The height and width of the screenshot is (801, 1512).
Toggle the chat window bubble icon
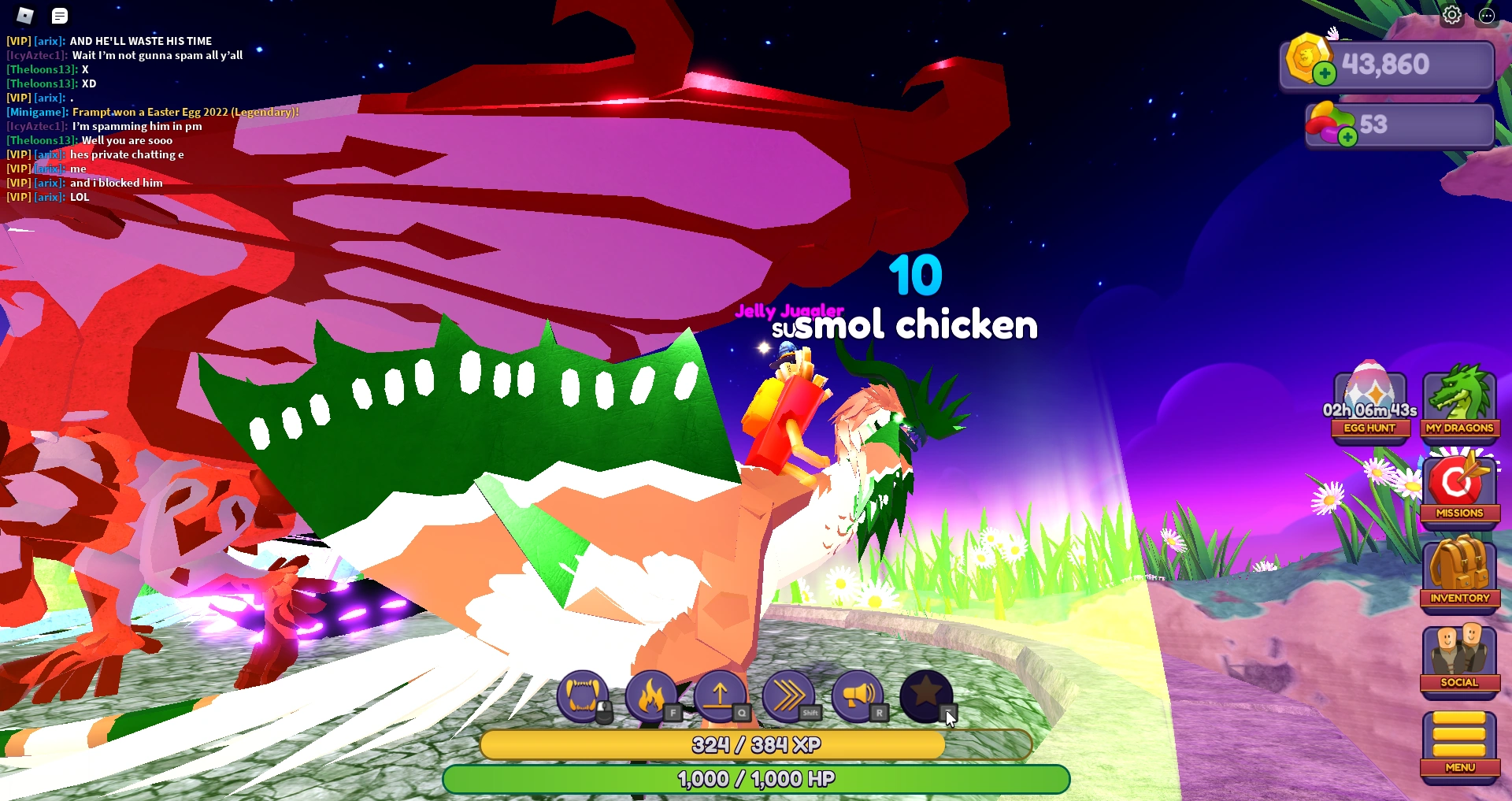(59, 15)
